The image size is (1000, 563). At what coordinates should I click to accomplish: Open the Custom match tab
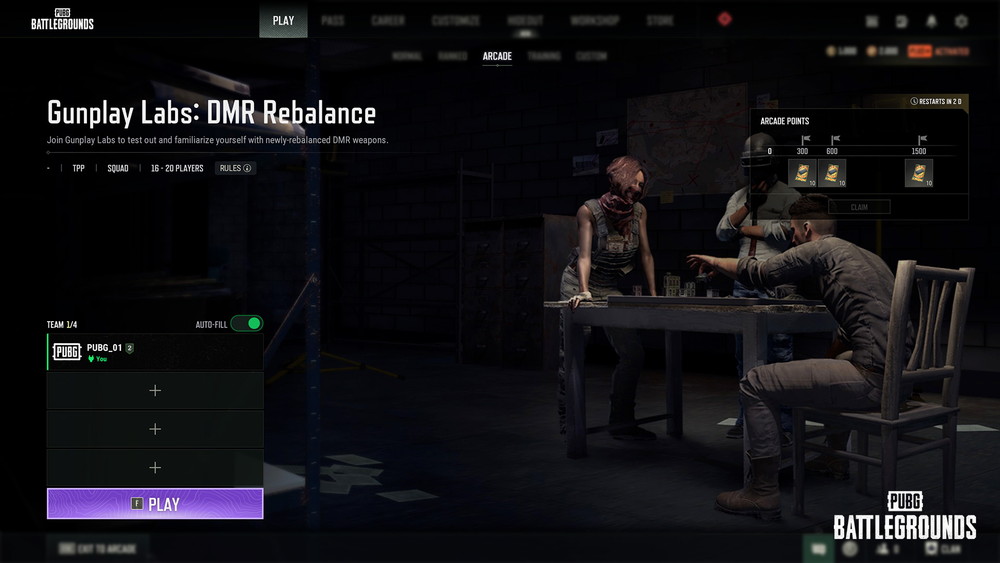pos(592,56)
